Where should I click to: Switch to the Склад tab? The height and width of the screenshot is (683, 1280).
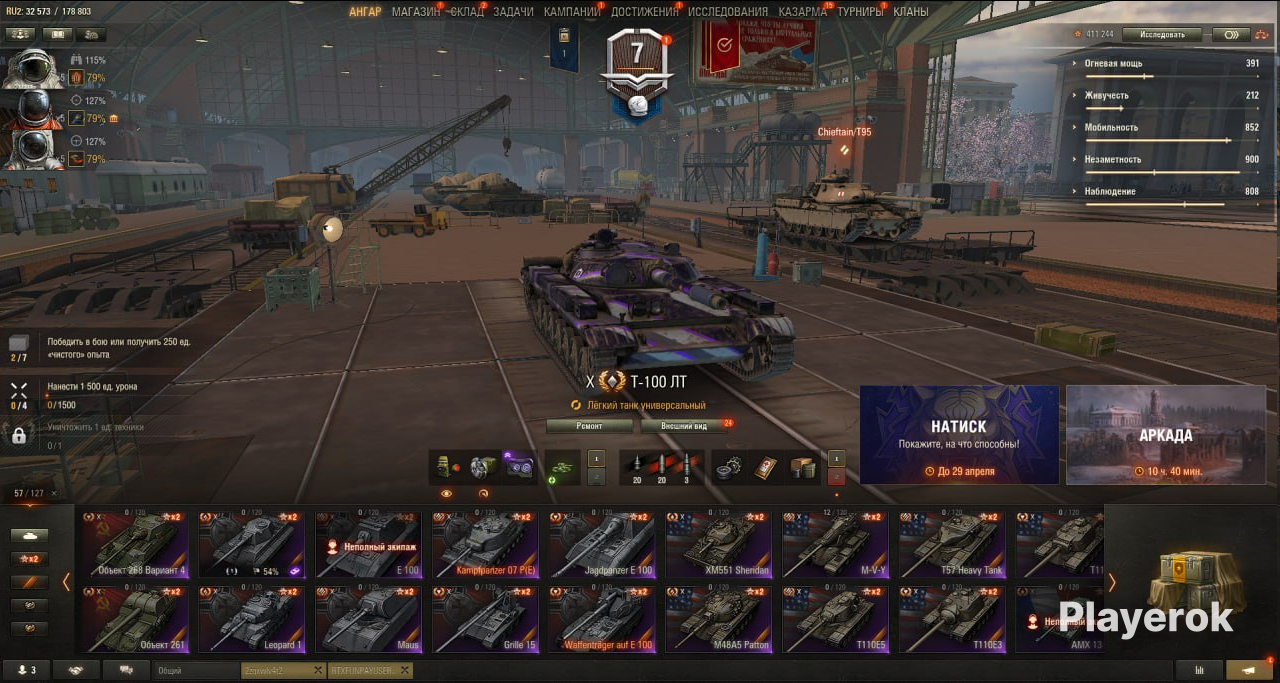coord(466,12)
